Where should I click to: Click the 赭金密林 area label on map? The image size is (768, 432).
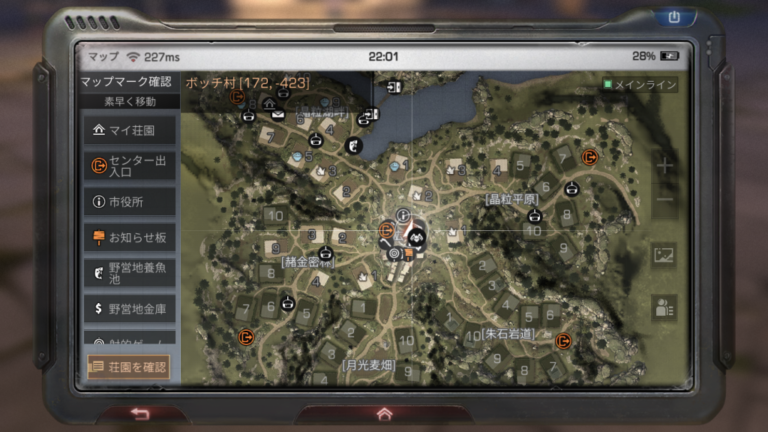[x=309, y=262]
